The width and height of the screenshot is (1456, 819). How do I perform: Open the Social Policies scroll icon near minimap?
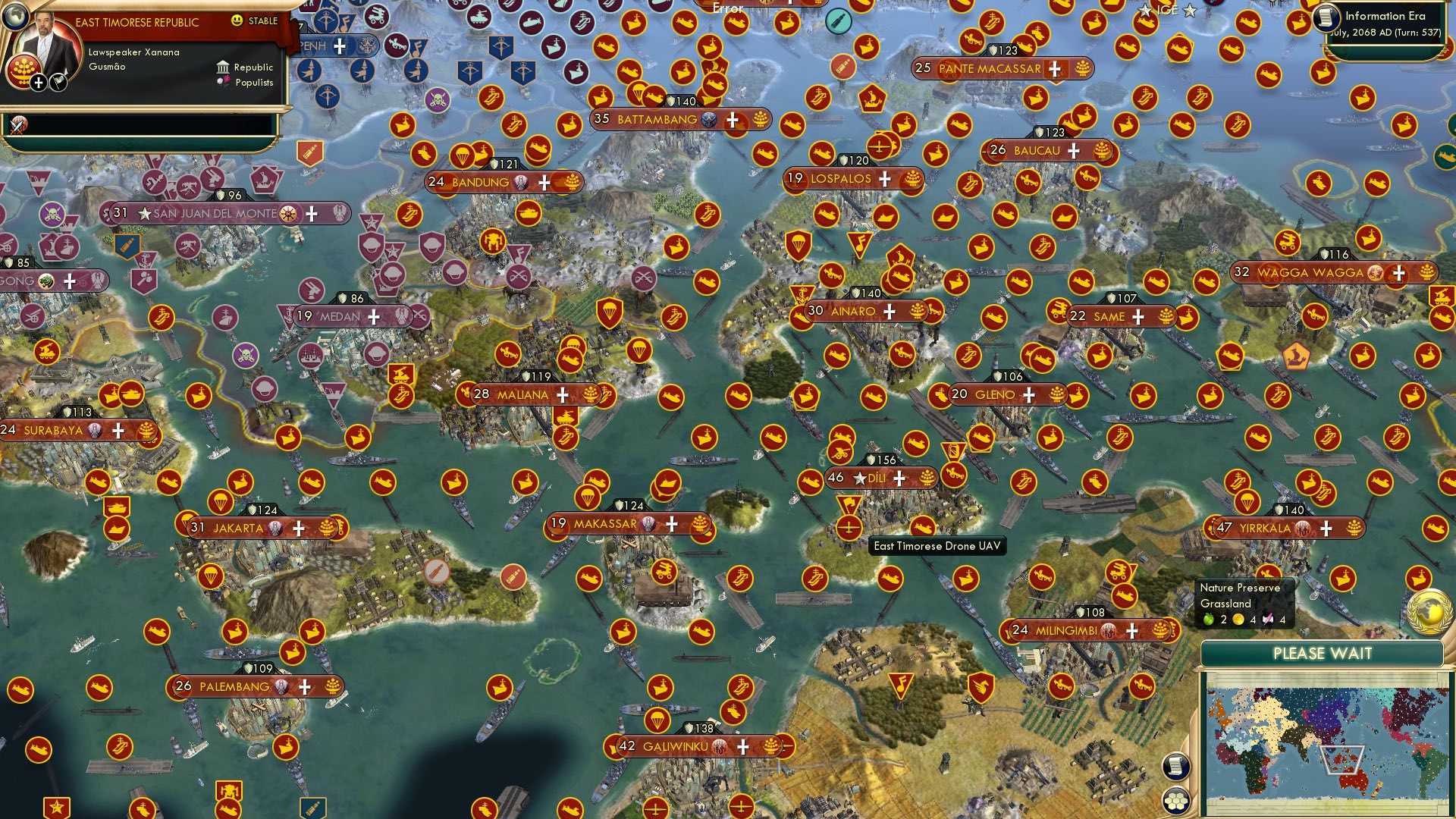[1176, 765]
